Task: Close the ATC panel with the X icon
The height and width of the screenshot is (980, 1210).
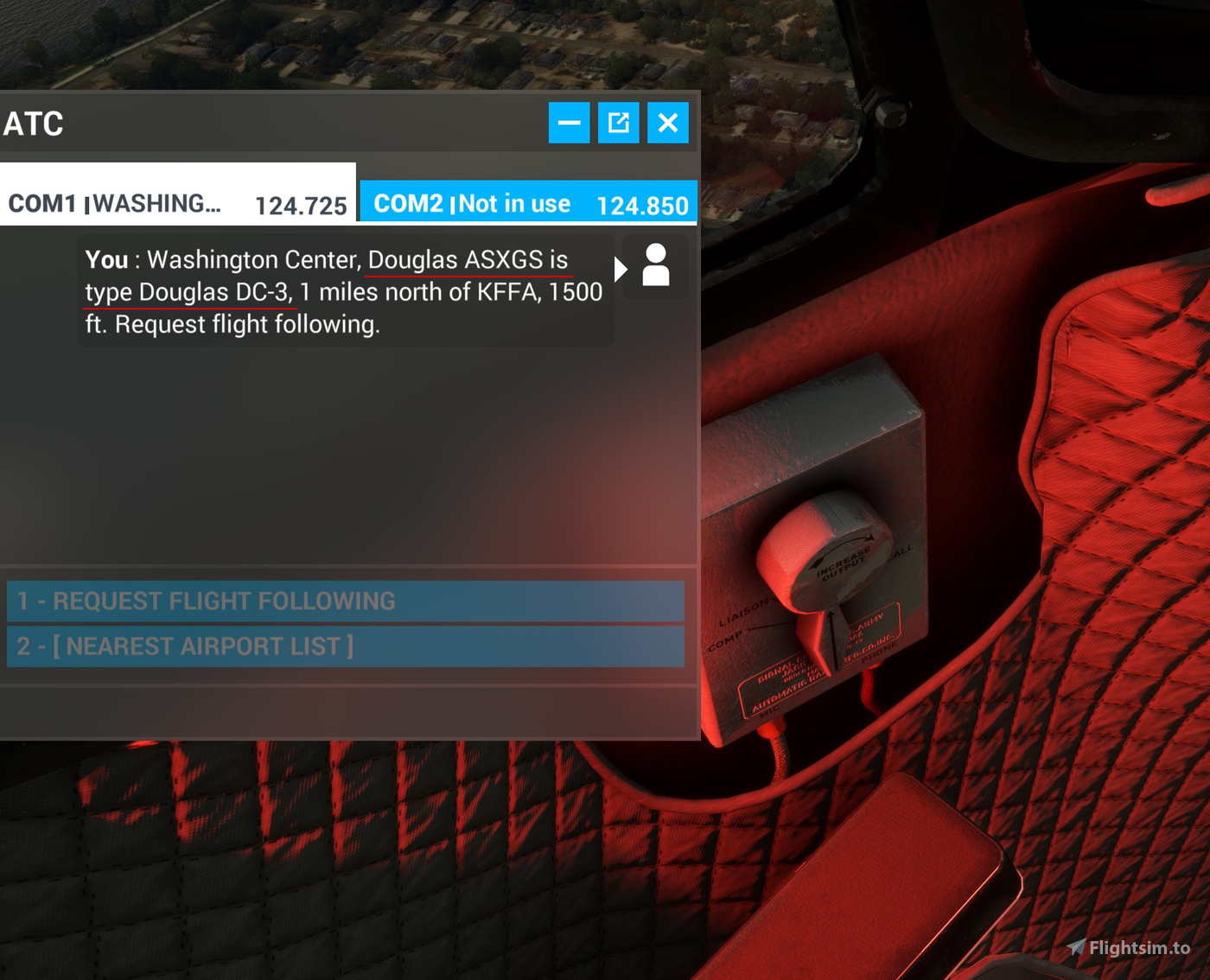Action: click(668, 123)
